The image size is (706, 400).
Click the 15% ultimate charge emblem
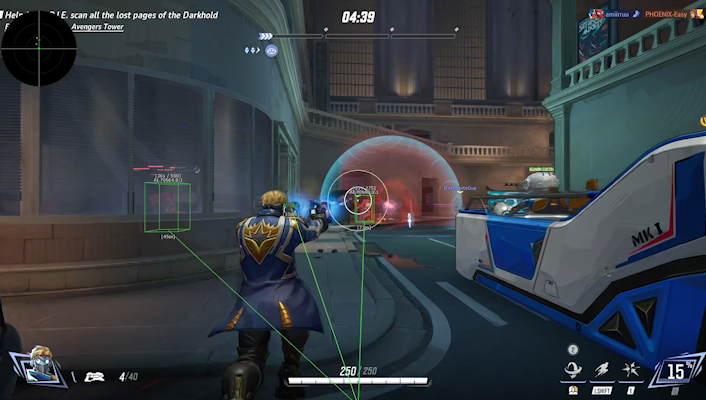point(677,372)
